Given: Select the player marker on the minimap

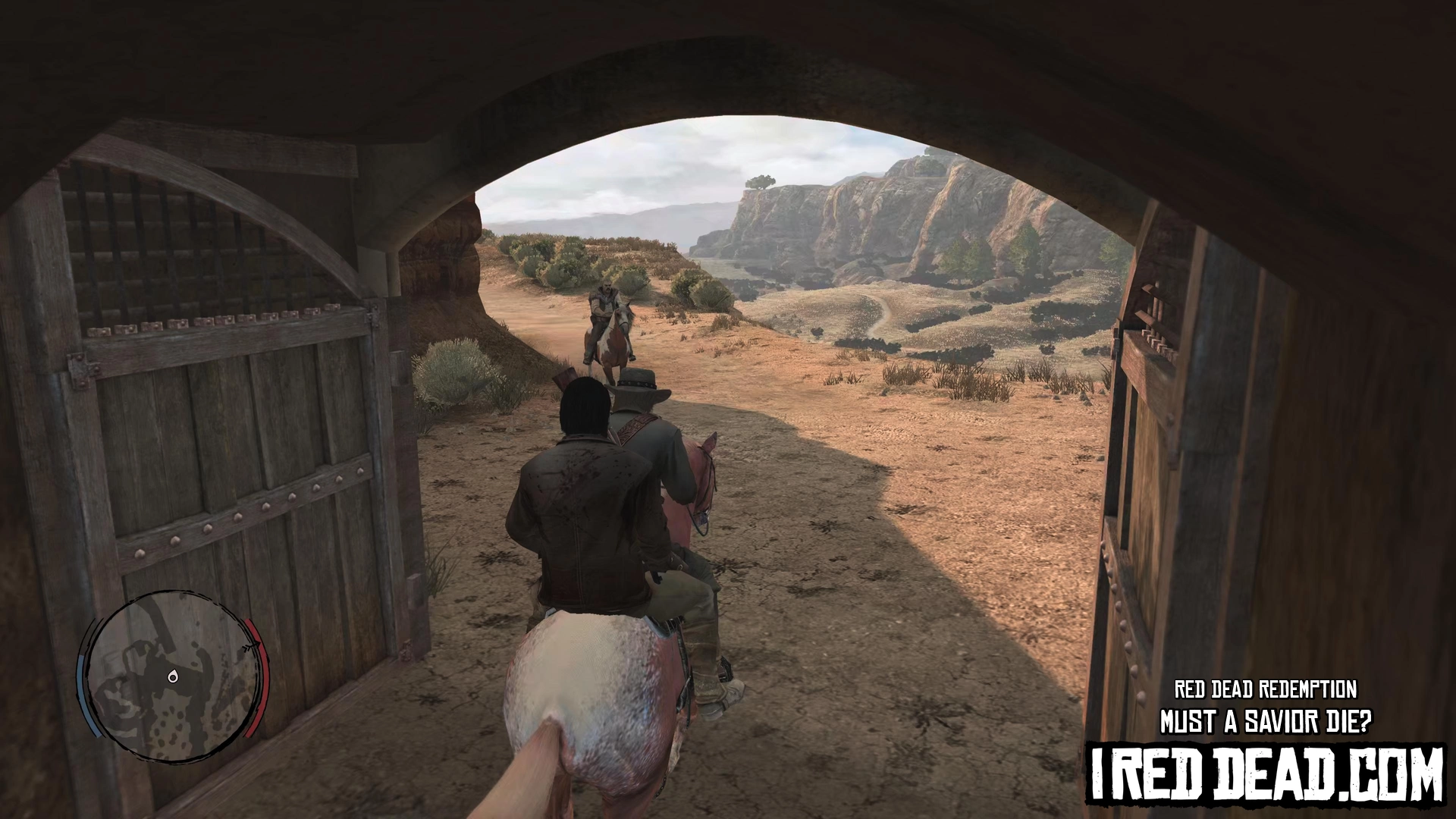Looking at the screenshot, I should (174, 676).
